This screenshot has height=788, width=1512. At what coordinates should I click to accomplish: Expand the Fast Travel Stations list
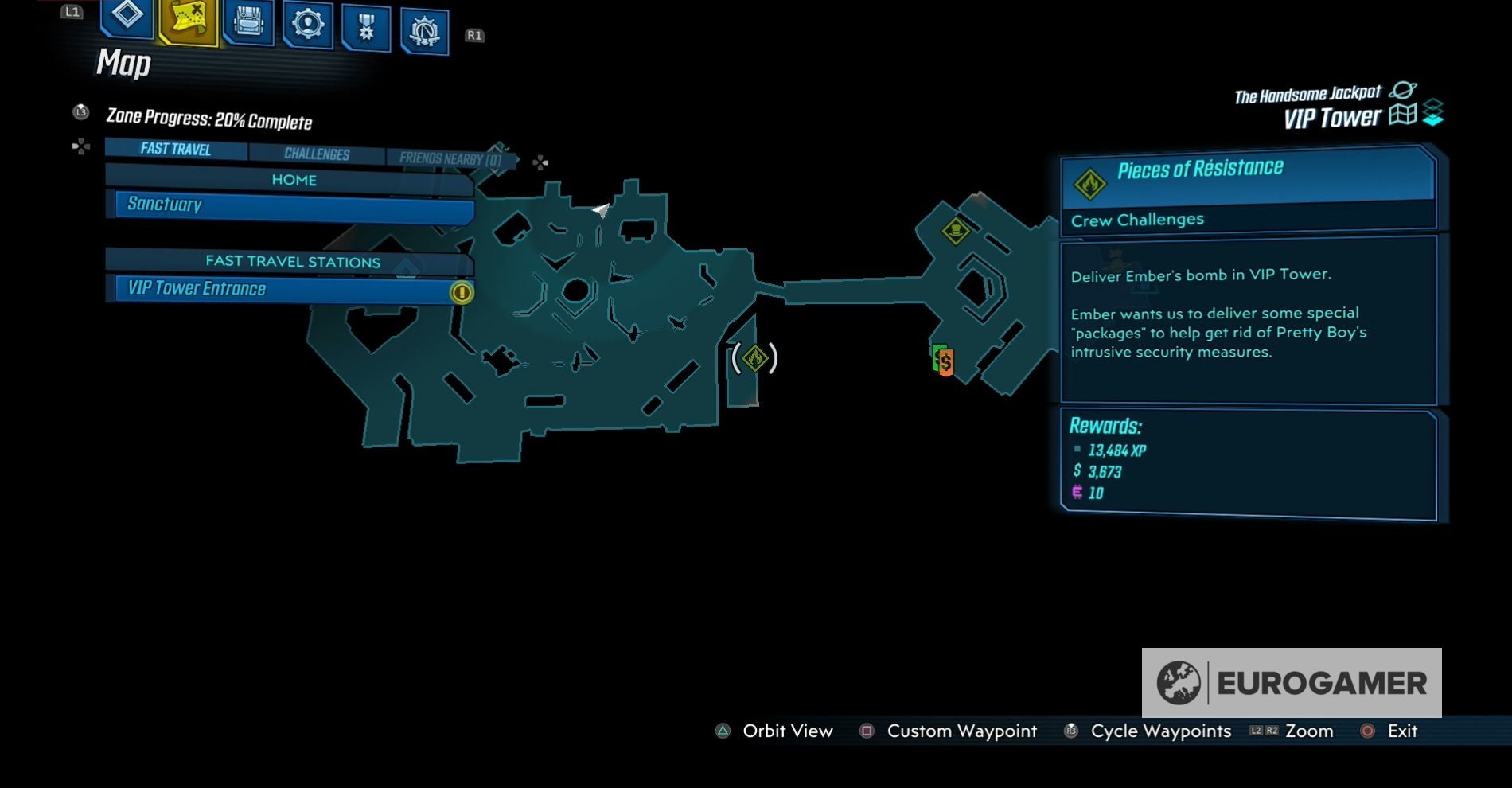pyautogui.click(x=294, y=261)
